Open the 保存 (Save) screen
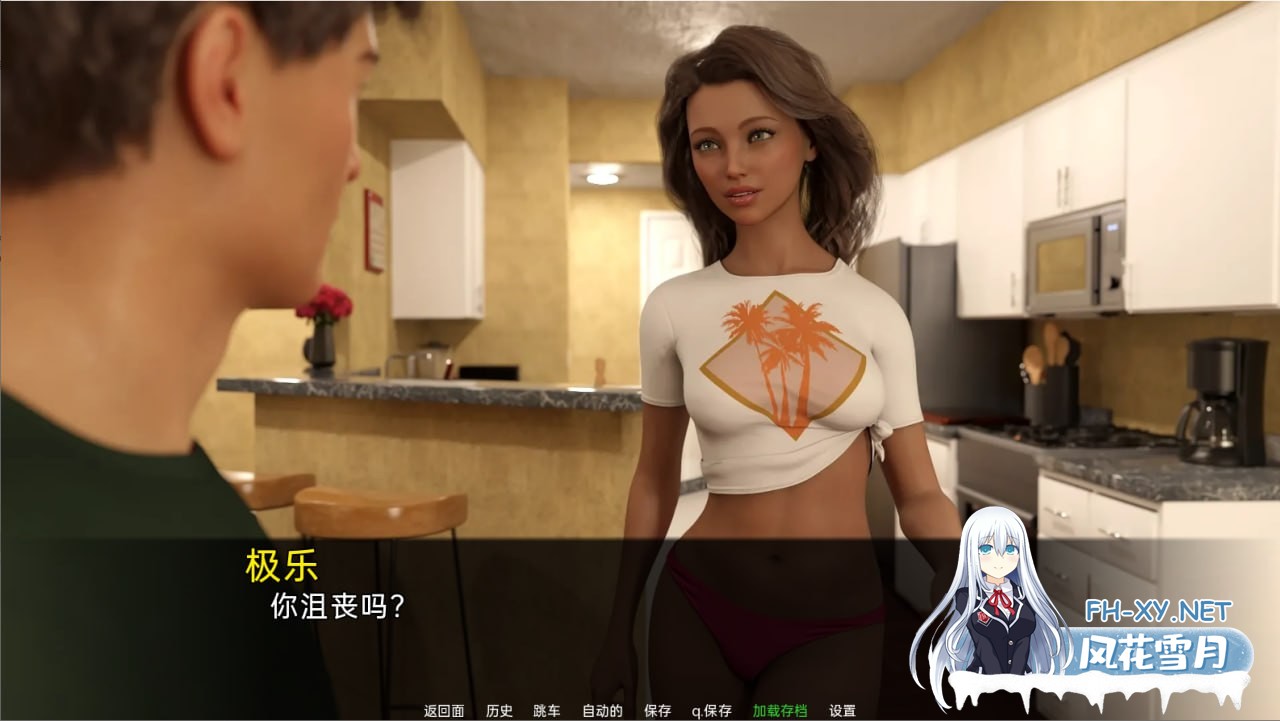Screen dimensions: 1280x721 coord(658,711)
